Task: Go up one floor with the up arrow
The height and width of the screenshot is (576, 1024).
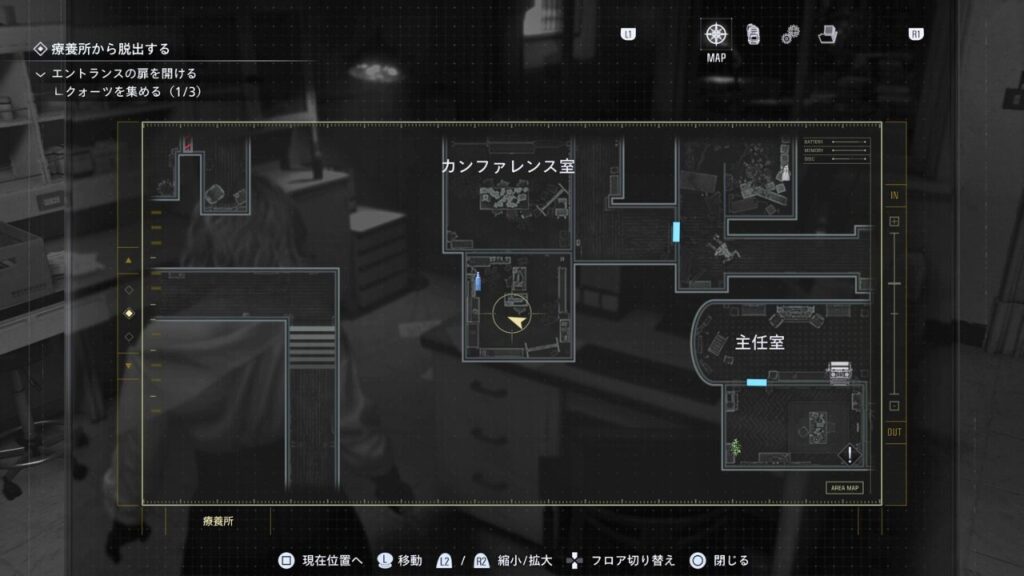Action: [128, 262]
